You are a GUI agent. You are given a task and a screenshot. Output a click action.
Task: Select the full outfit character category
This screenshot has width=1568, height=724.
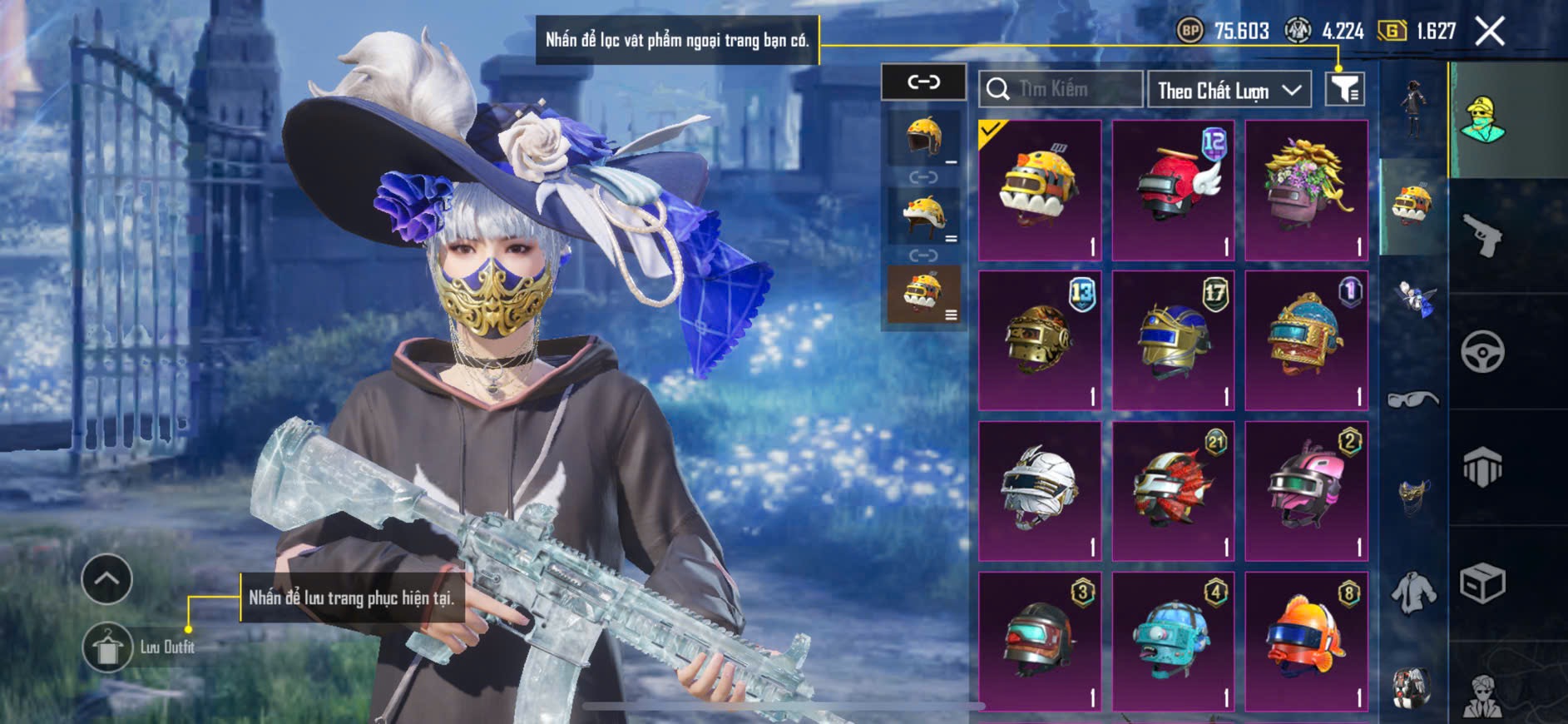tap(1412, 108)
